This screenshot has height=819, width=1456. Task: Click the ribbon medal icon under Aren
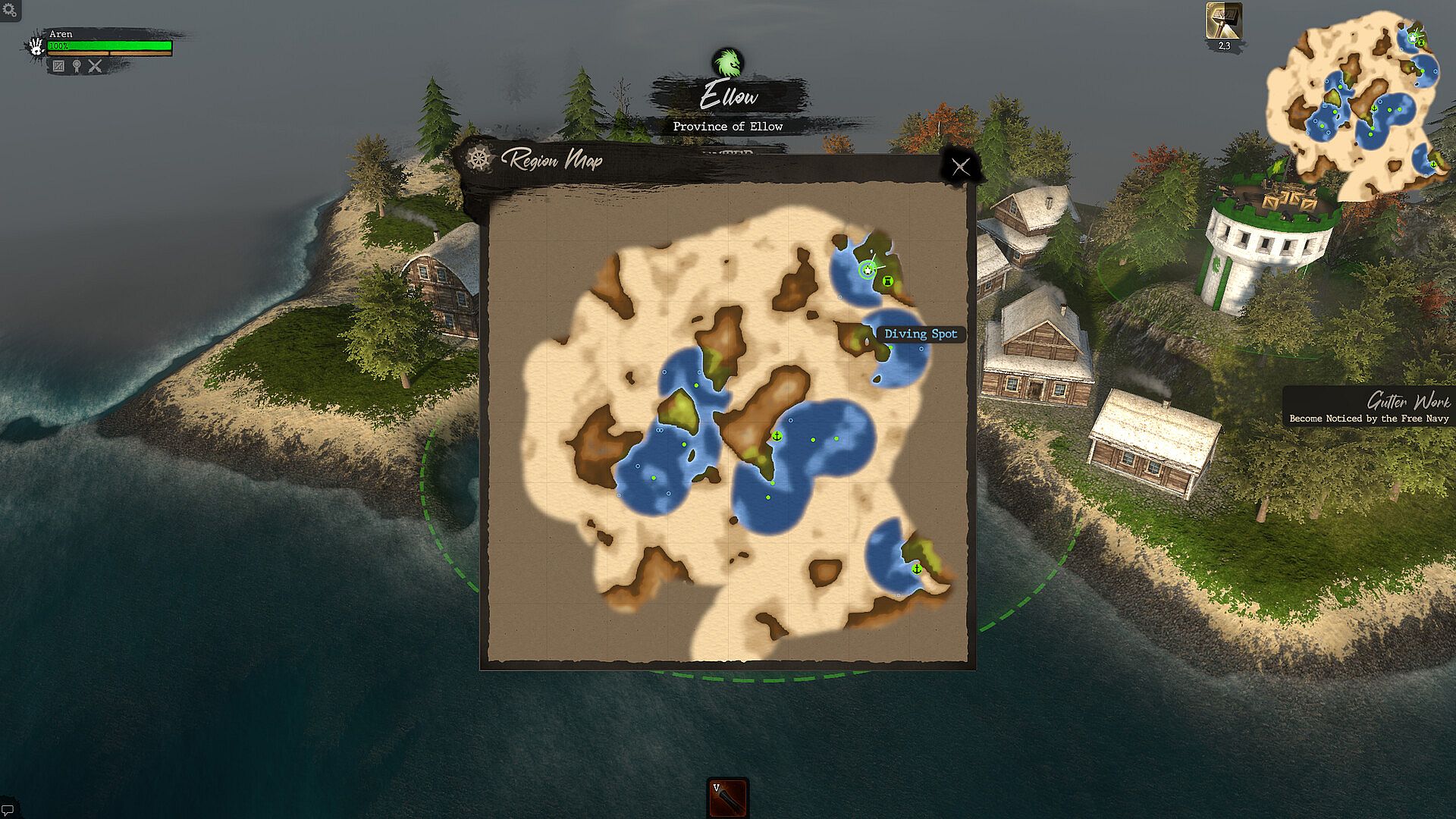click(x=77, y=66)
